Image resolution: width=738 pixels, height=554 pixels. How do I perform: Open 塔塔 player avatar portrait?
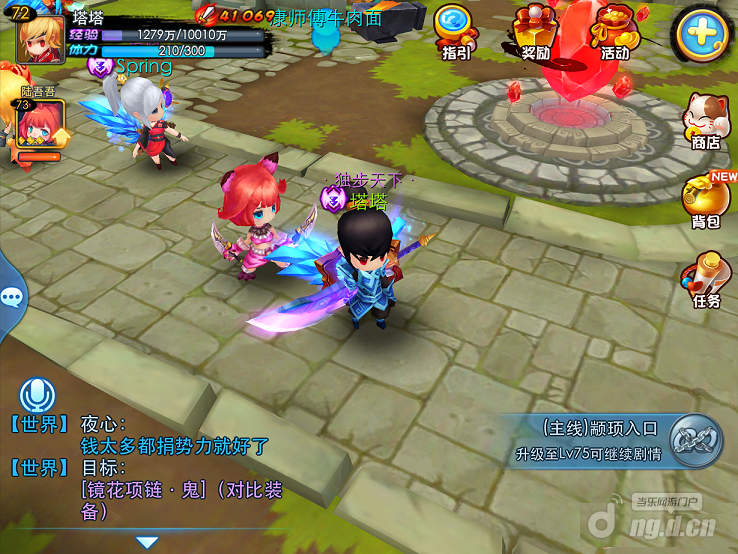pos(38,37)
